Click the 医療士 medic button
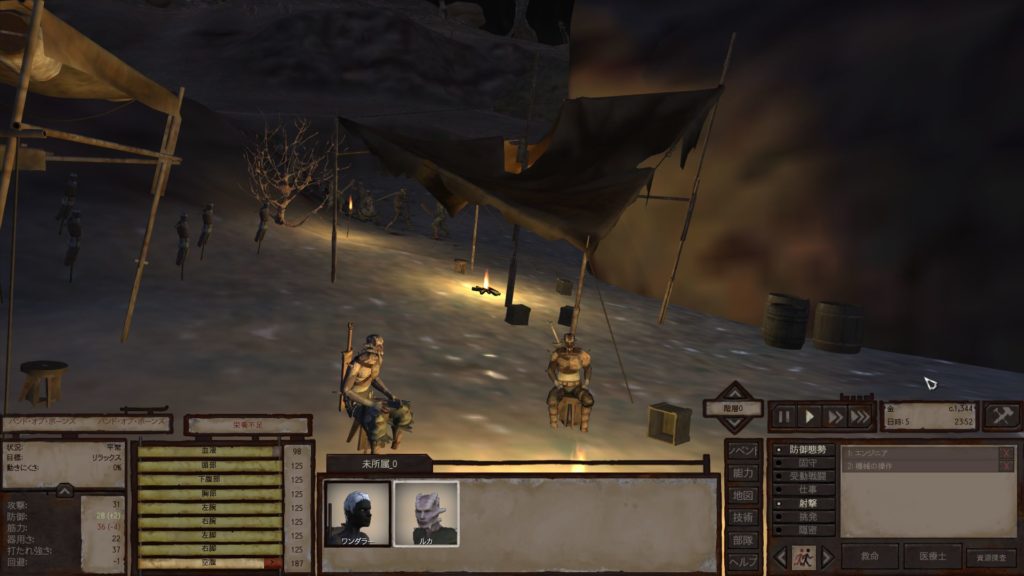The image size is (1024, 576). (x=932, y=556)
